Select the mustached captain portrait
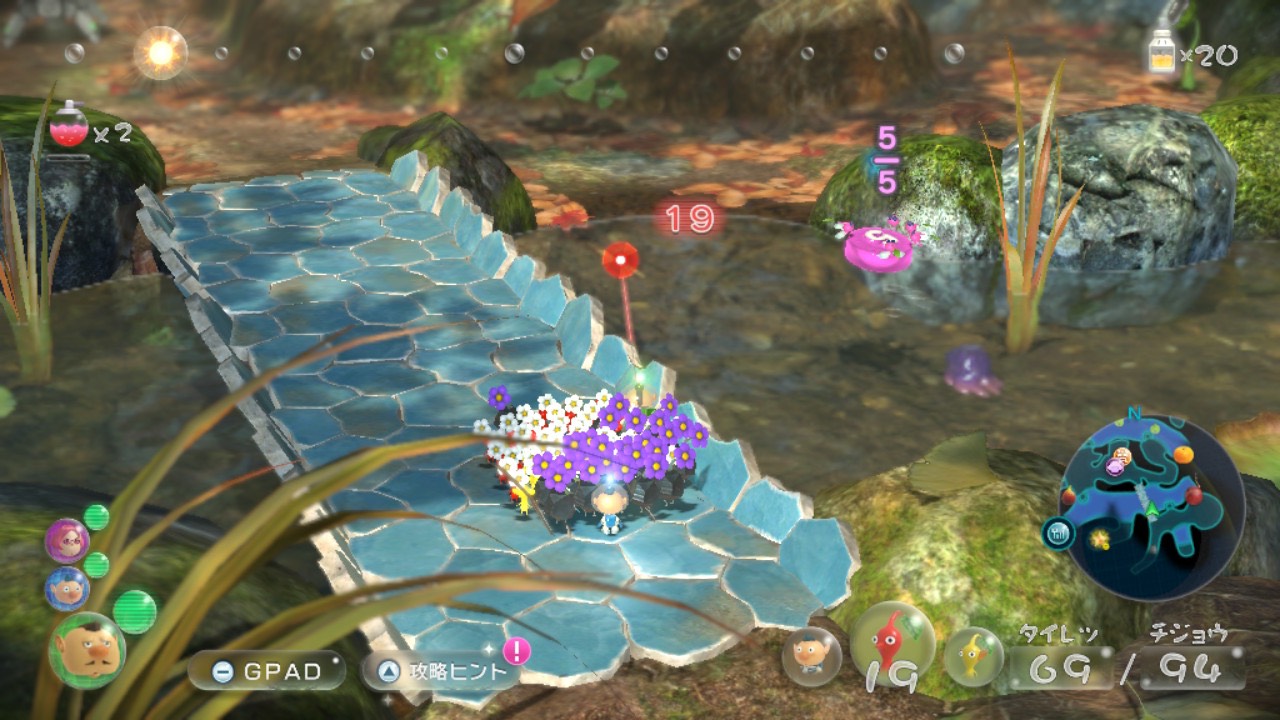 pyautogui.click(x=87, y=651)
